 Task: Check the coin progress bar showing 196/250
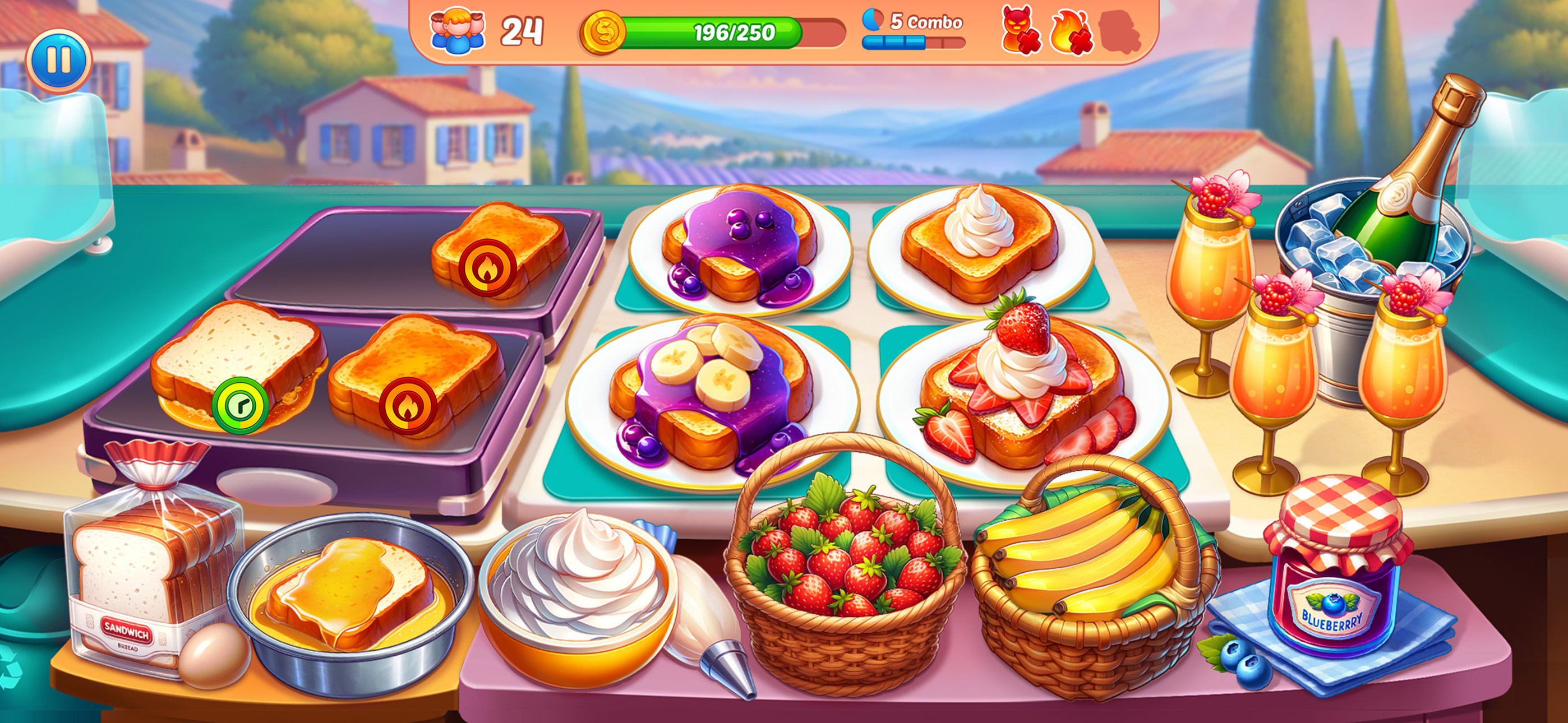click(x=700, y=34)
